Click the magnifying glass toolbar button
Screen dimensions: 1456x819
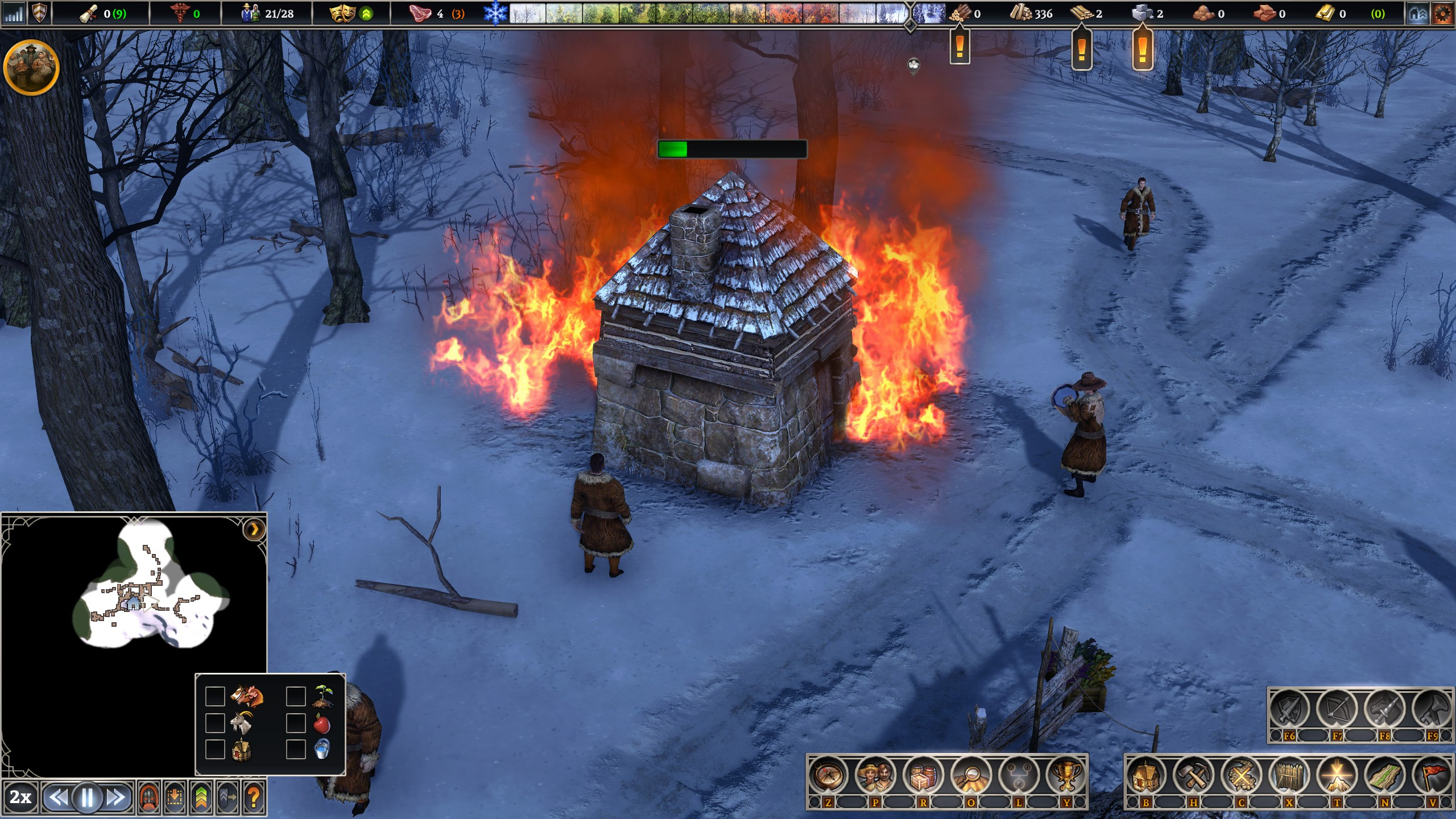point(971,775)
